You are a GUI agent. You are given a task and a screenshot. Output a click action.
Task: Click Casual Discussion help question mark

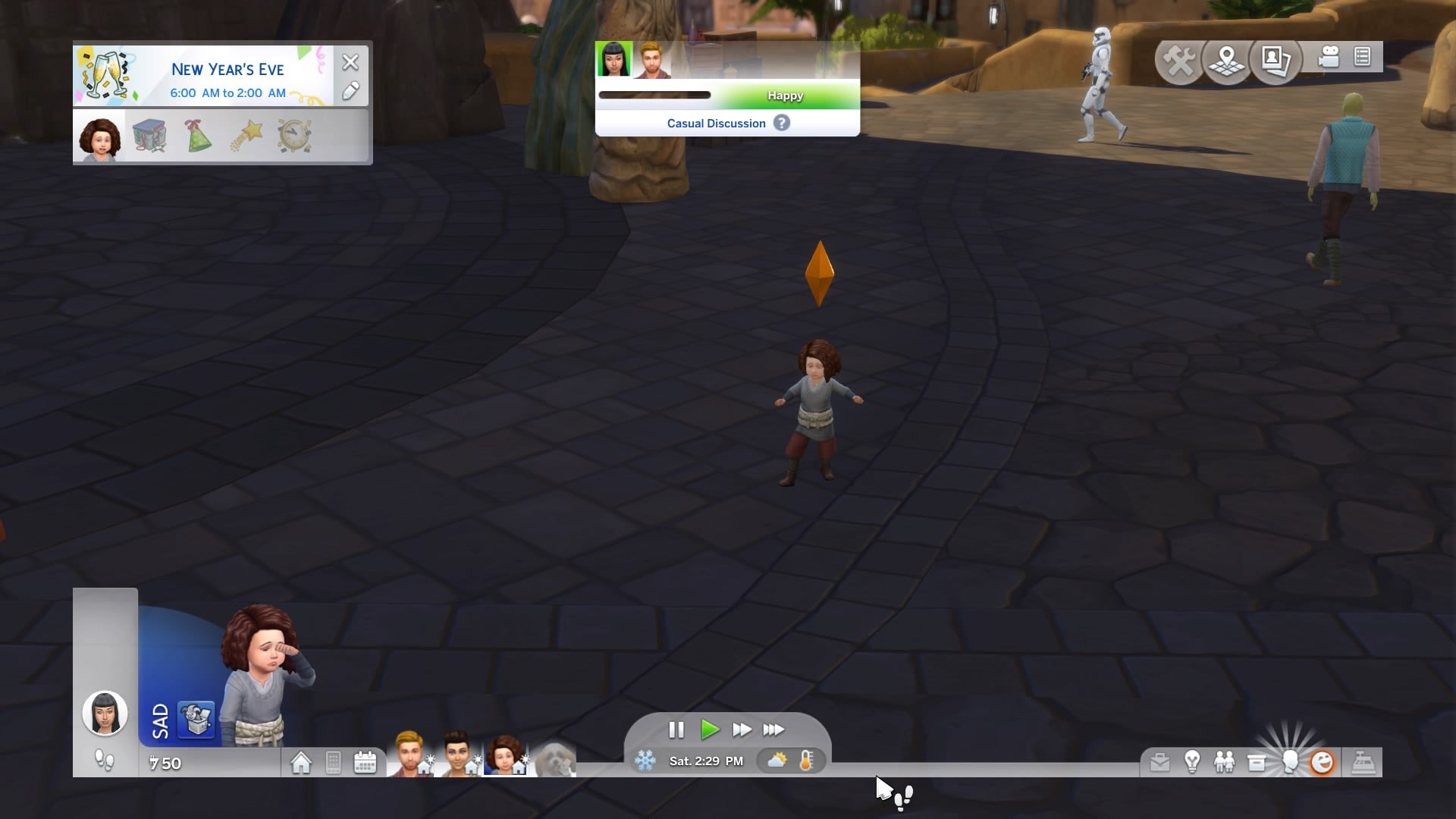coord(781,123)
